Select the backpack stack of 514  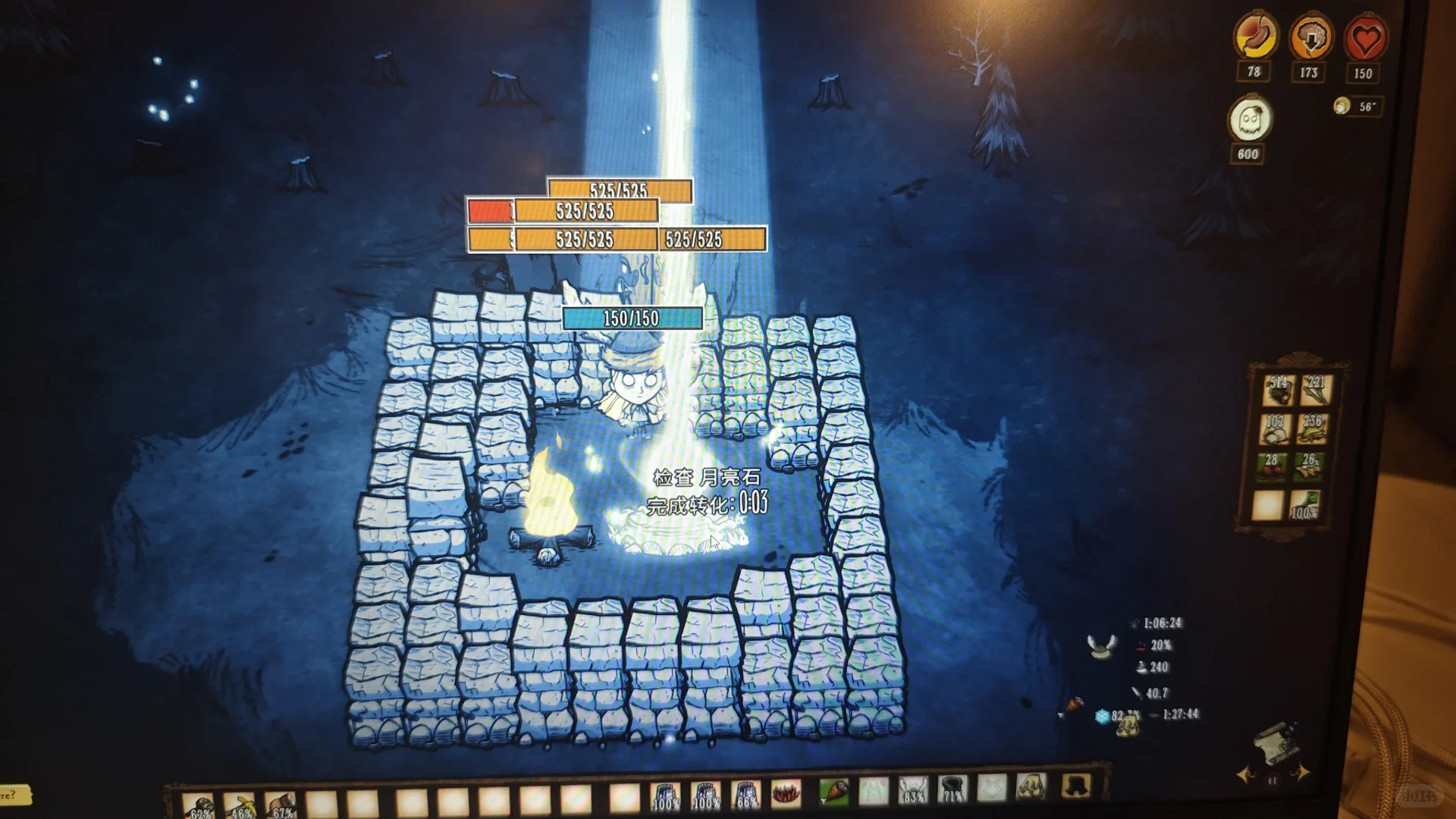tap(1278, 390)
